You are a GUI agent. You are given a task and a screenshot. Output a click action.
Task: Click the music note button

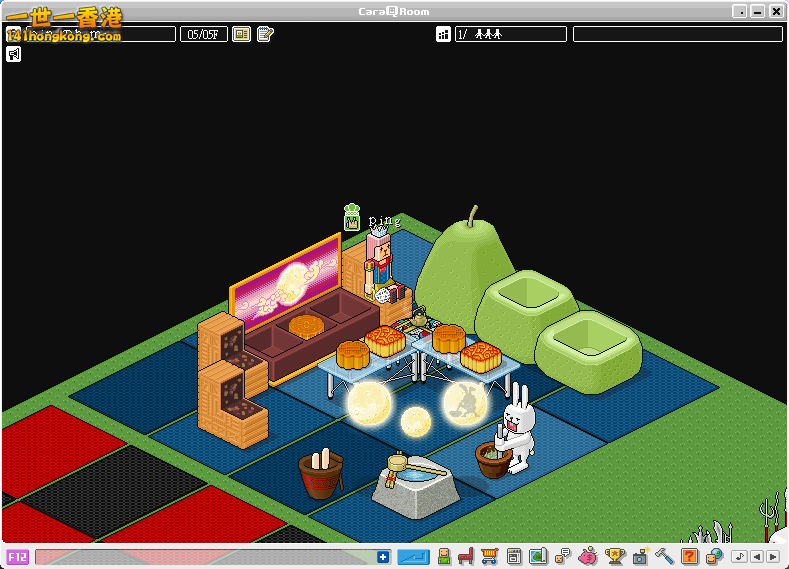tap(739, 557)
